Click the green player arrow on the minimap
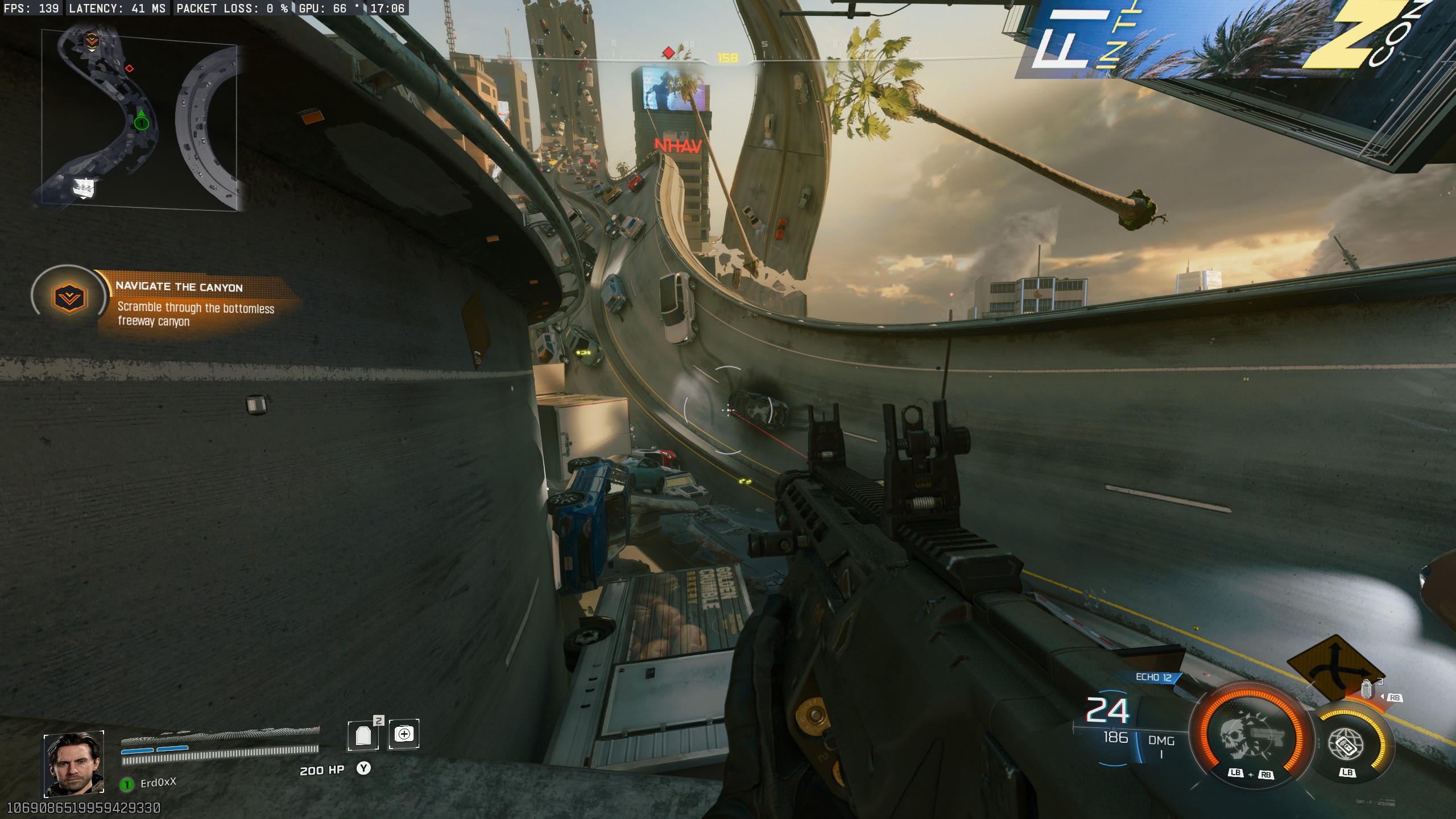The height and width of the screenshot is (819, 1456). tap(141, 121)
